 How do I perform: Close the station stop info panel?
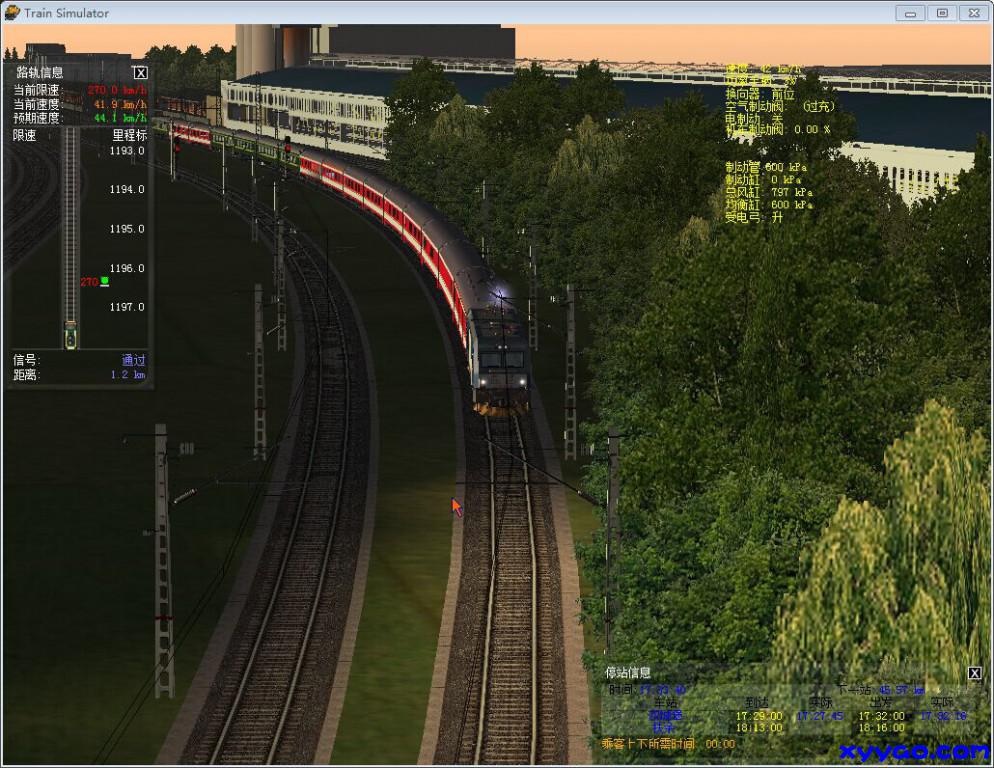(975, 673)
